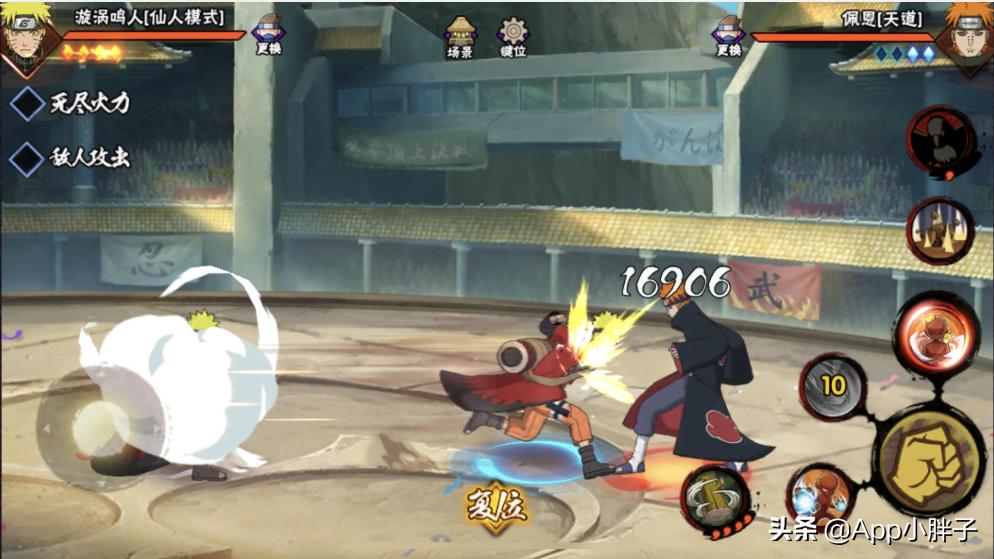Click 更换 next to Pain's health bar
The height and width of the screenshot is (559, 994).
point(729,35)
